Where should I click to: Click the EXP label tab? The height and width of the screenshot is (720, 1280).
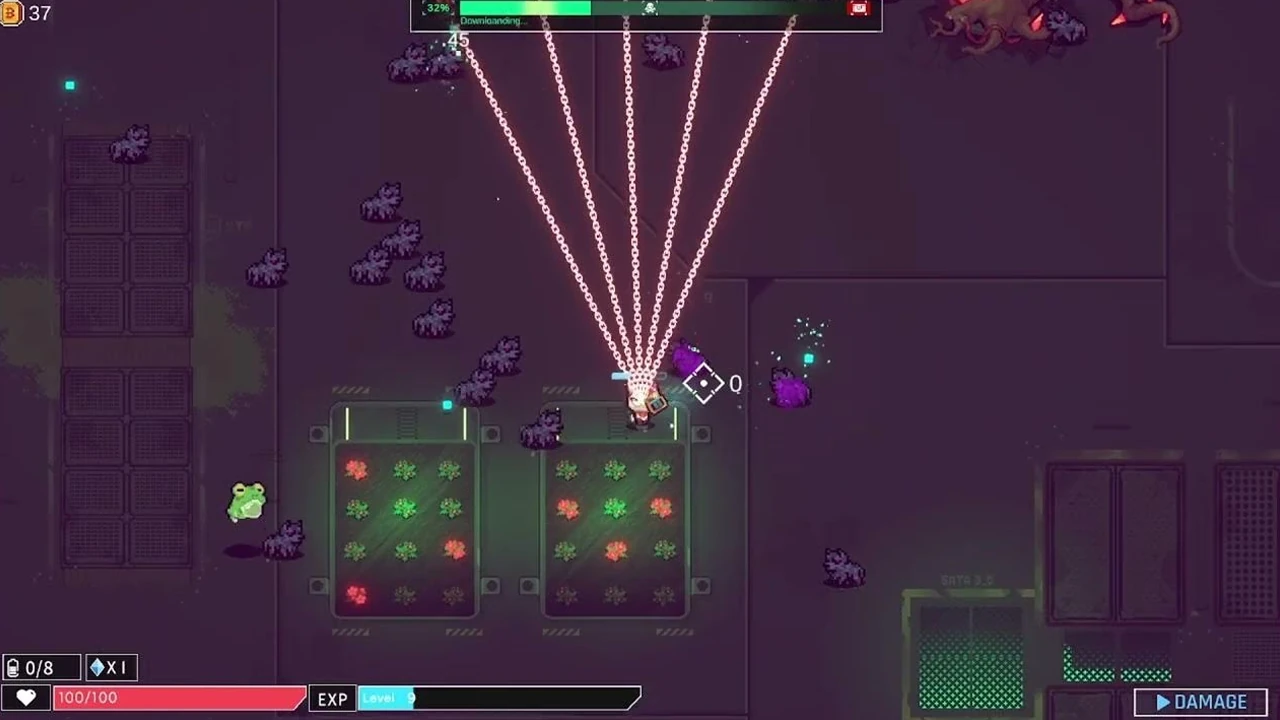[x=332, y=698]
